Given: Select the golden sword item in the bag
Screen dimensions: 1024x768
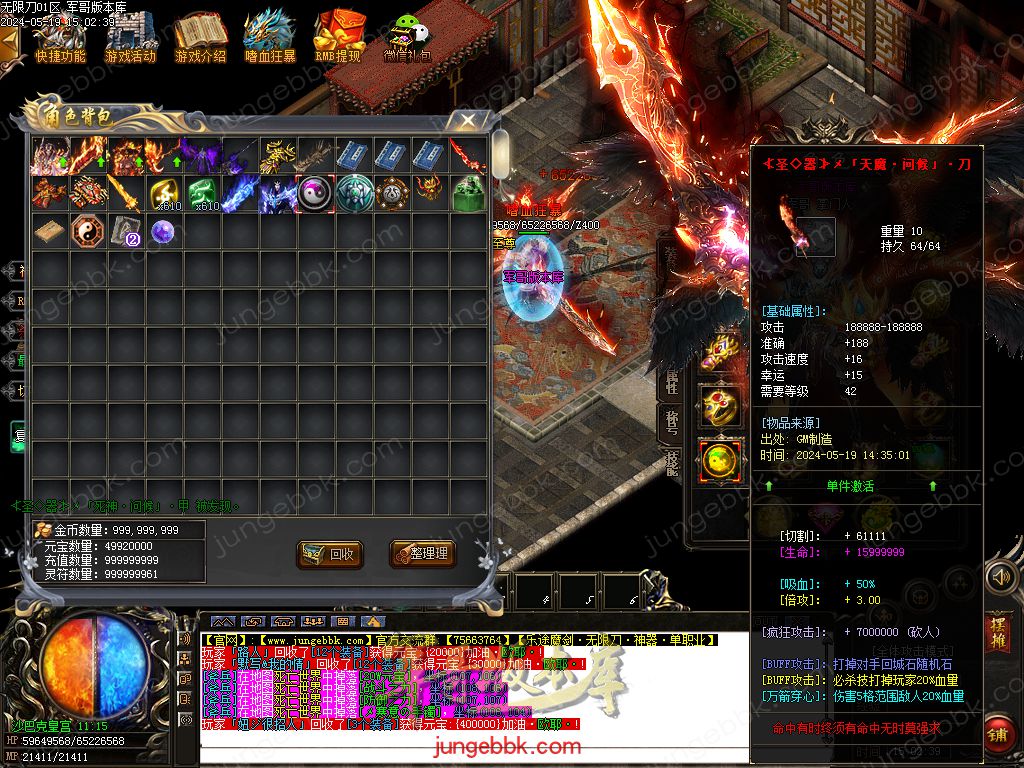Looking at the screenshot, I should pyautogui.click(x=125, y=193).
